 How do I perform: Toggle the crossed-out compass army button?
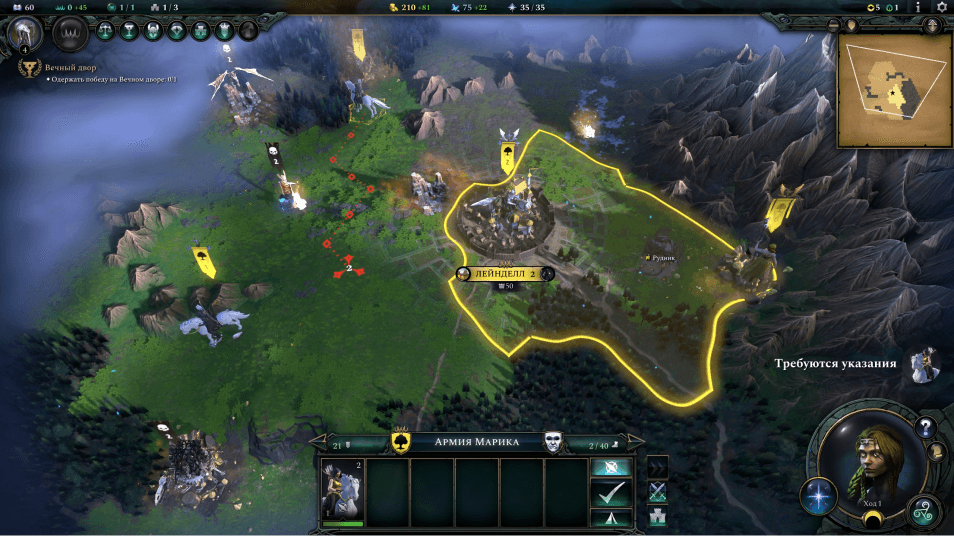pos(611,467)
